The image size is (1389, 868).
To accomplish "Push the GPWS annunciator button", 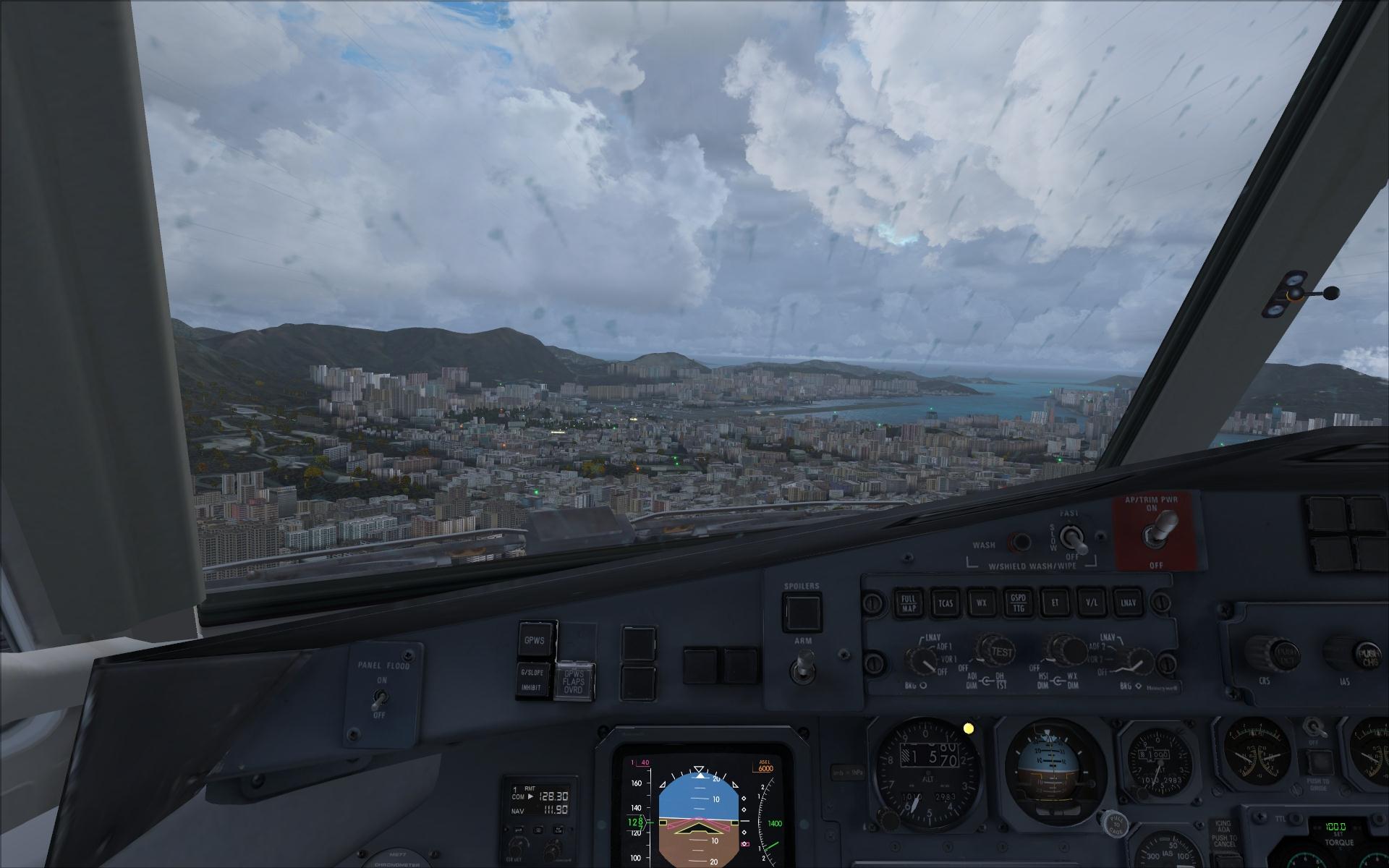I will 536,639.
